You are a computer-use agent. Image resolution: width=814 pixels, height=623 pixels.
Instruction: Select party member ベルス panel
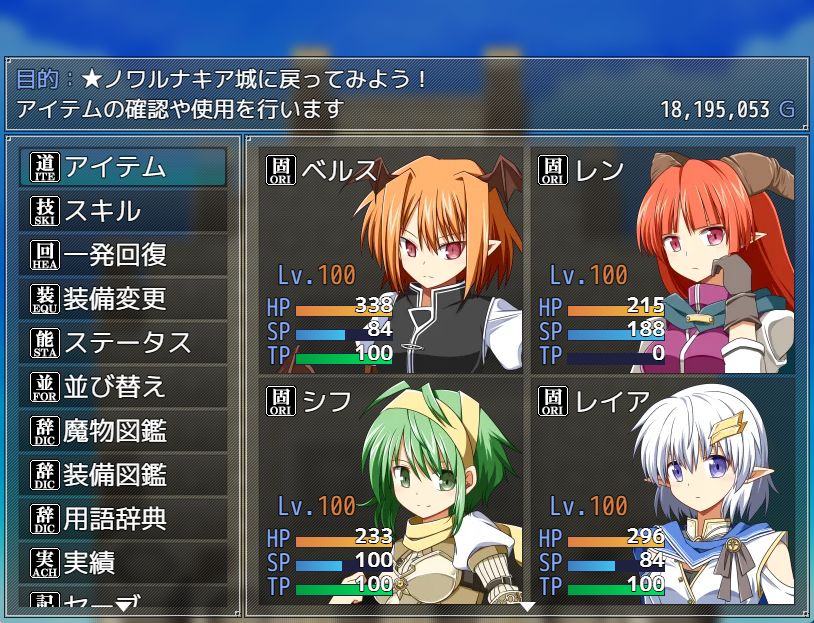pos(390,260)
